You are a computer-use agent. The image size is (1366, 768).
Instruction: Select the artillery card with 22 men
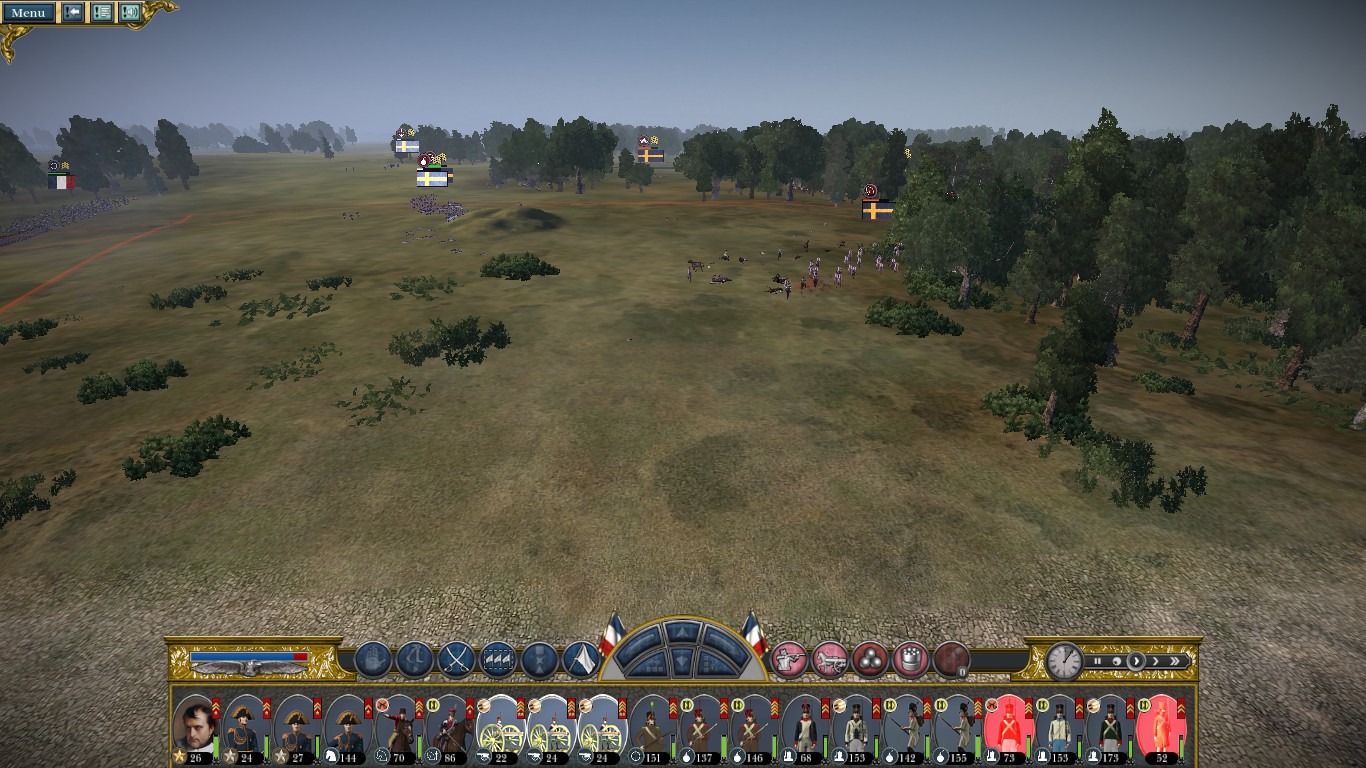(x=500, y=728)
